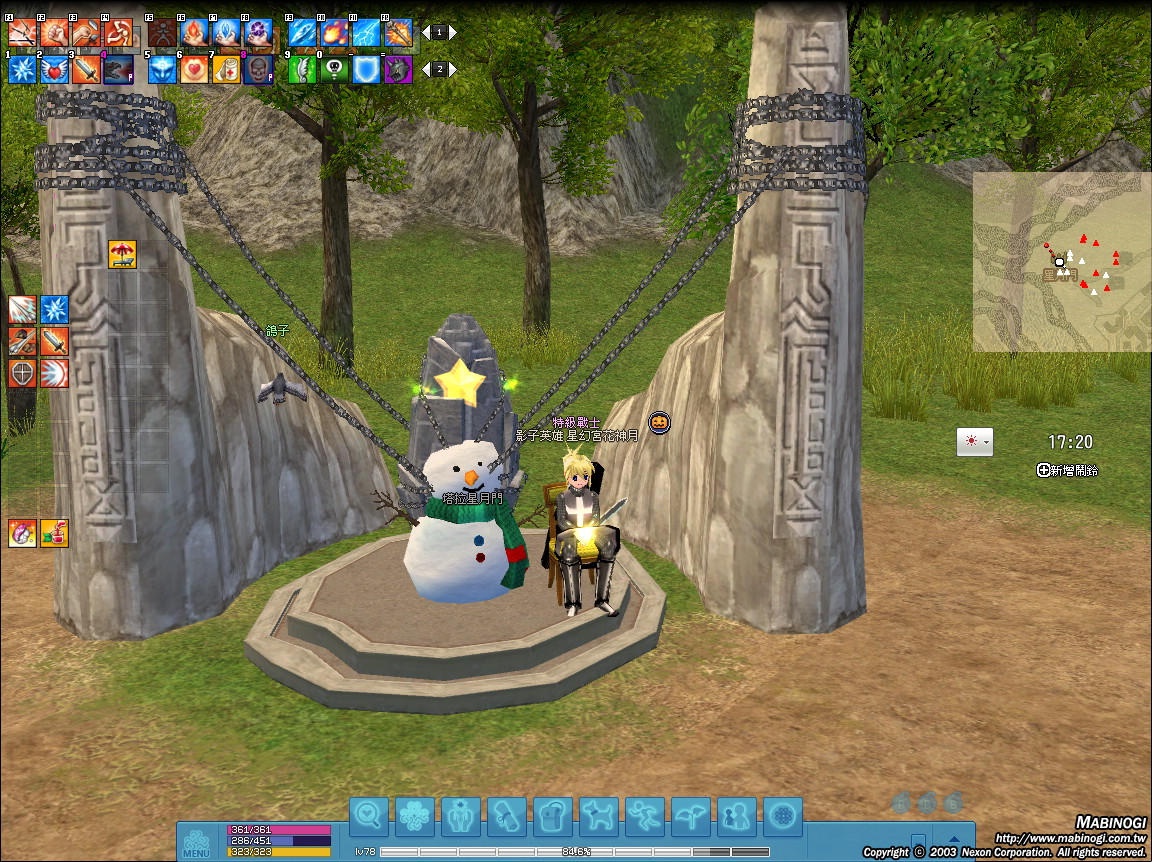Open the weather sun dropdown

[x=974, y=441]
